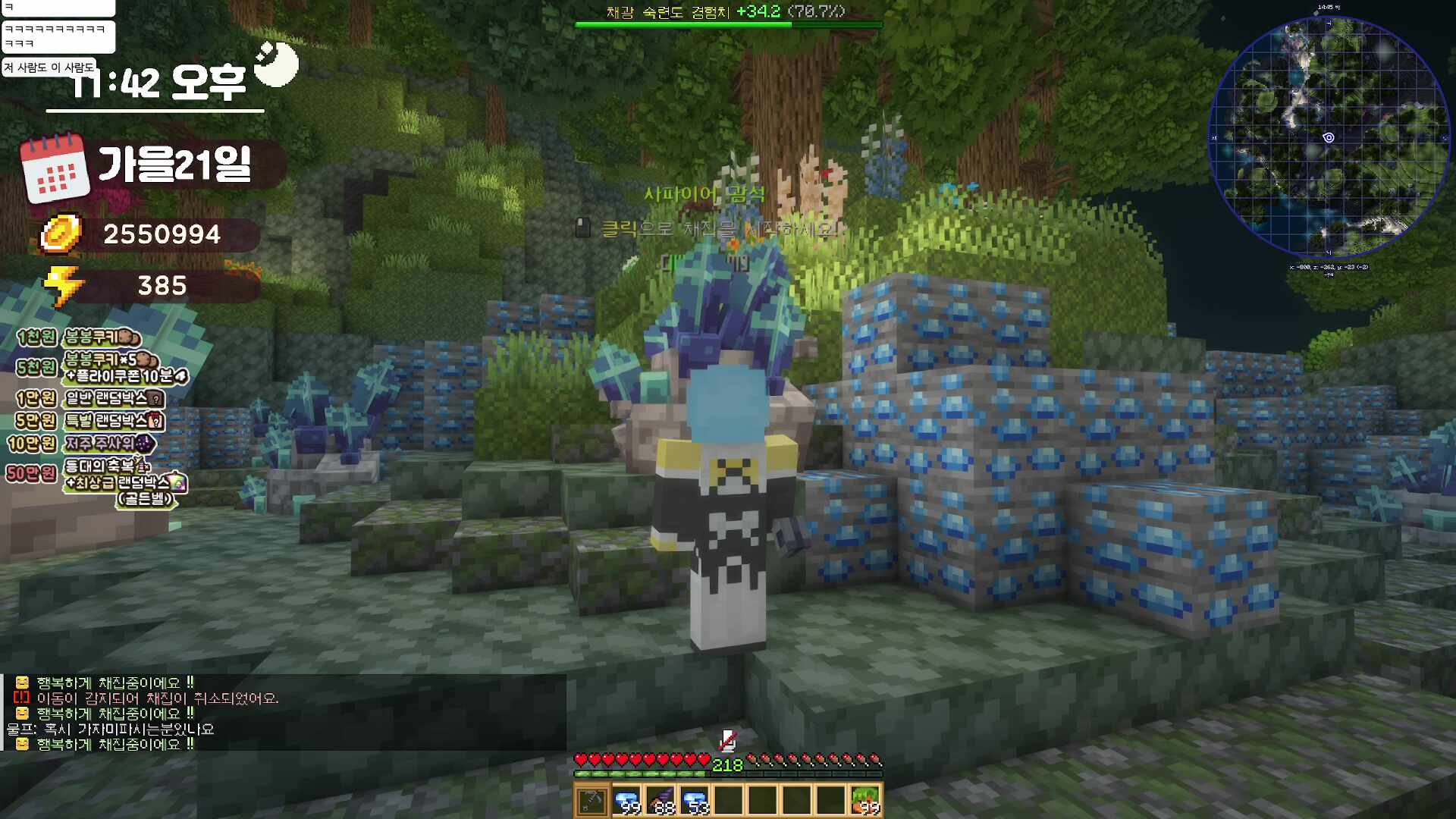Choose the purple cone item slot
The width and height of the screenshot is (1456, 819).
click(x=661, y=800)
